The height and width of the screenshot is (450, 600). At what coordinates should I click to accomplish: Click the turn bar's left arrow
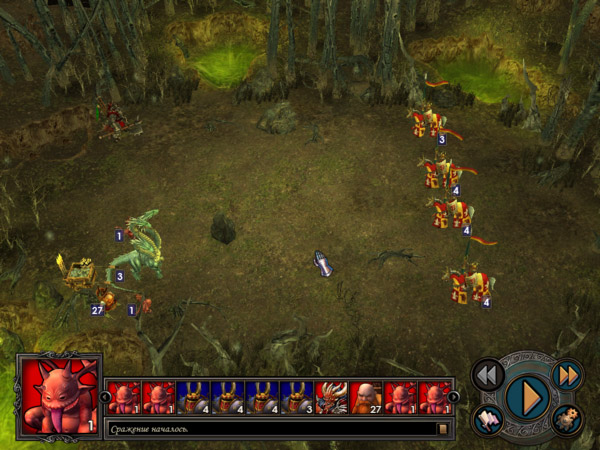(x=105, y=397)
